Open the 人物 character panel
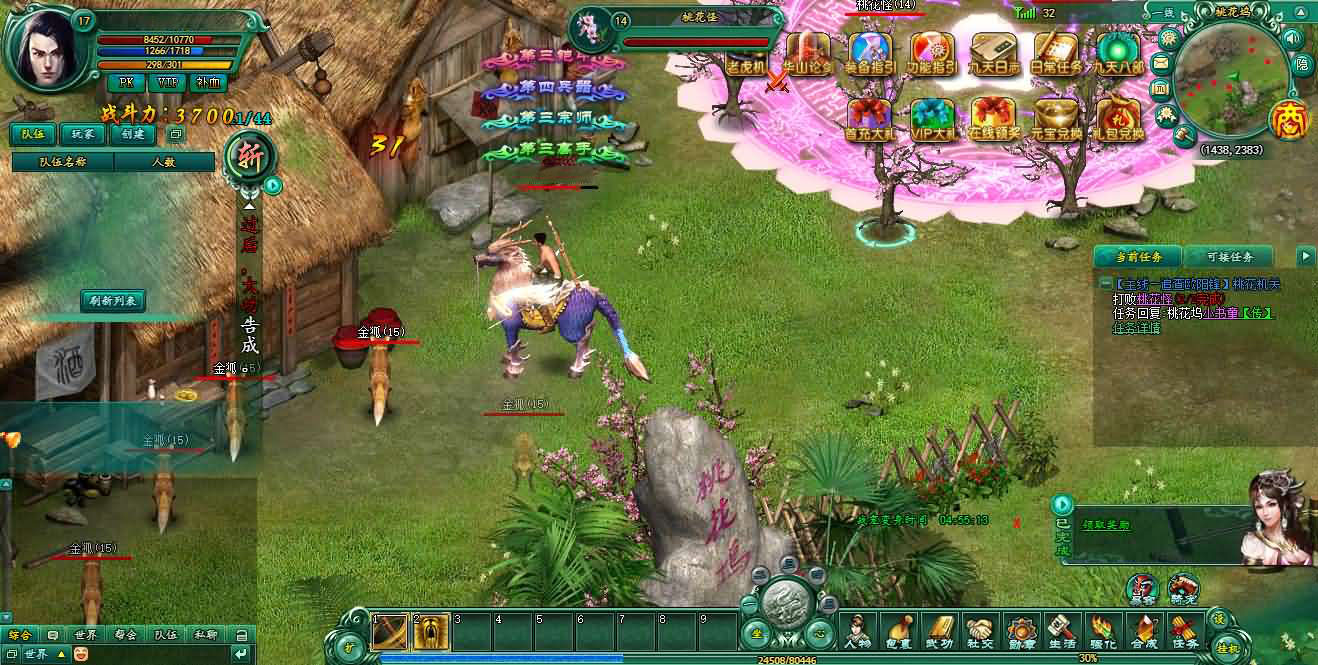The width and height of the screenshot is (1318, 665). tap(858, 631)
